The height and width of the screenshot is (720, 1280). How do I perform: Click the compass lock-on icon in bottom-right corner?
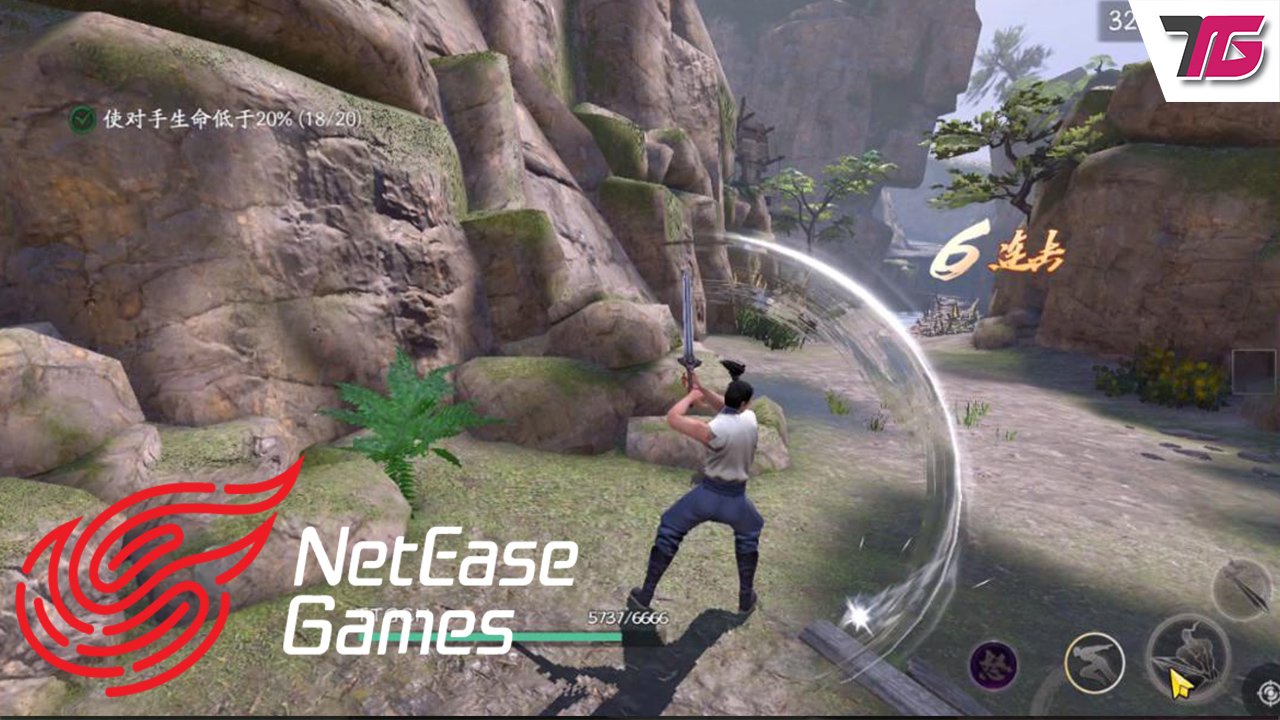coord(1267,693)
